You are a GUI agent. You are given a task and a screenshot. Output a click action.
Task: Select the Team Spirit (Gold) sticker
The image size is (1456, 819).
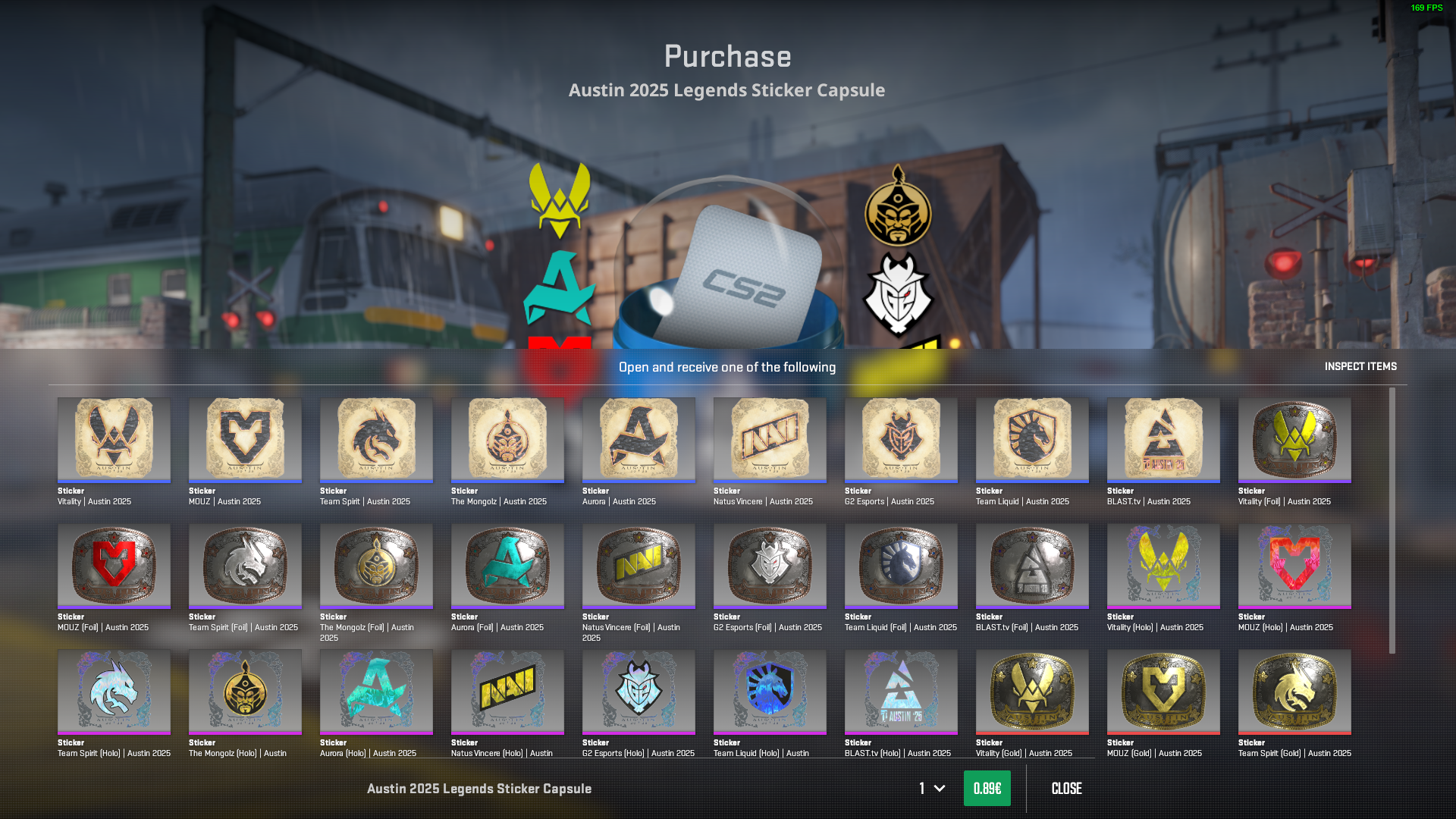coord(1294,692)
